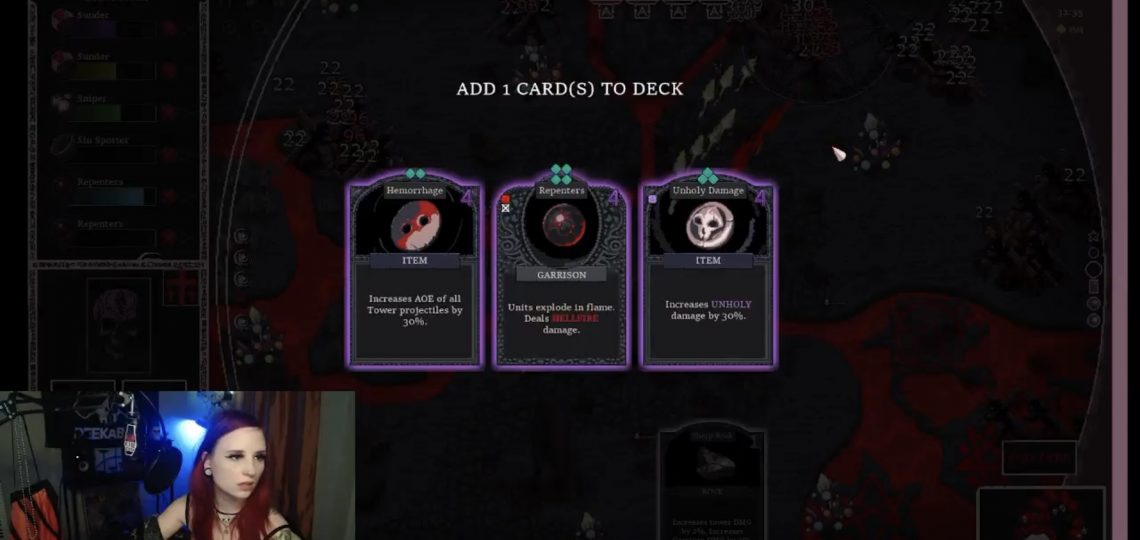
Task: Add the Unholy Damage card to deck
Action: [x=707, y=273]
